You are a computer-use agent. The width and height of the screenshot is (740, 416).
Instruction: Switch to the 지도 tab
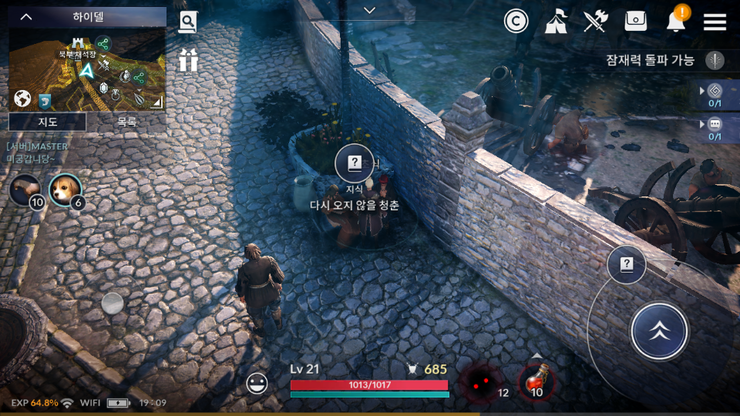tap(47, 121)
